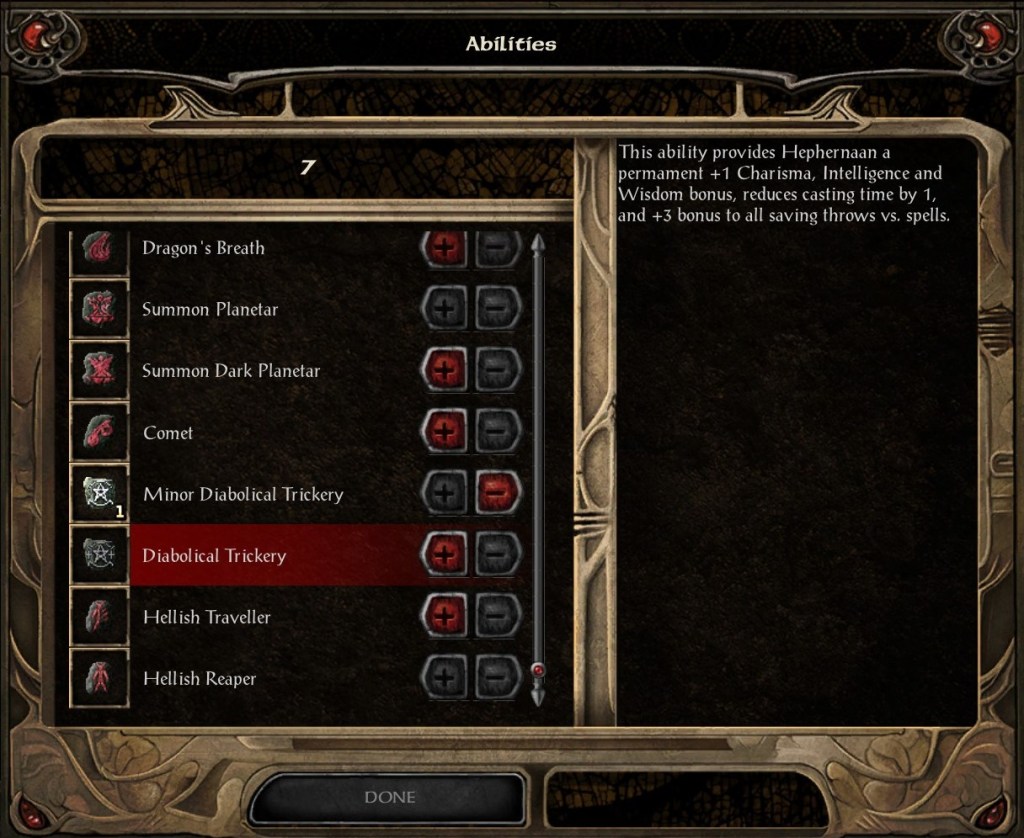Click the ability list scrollbar up arrow
Screen dimensions: 1024x838
(538, 244)
